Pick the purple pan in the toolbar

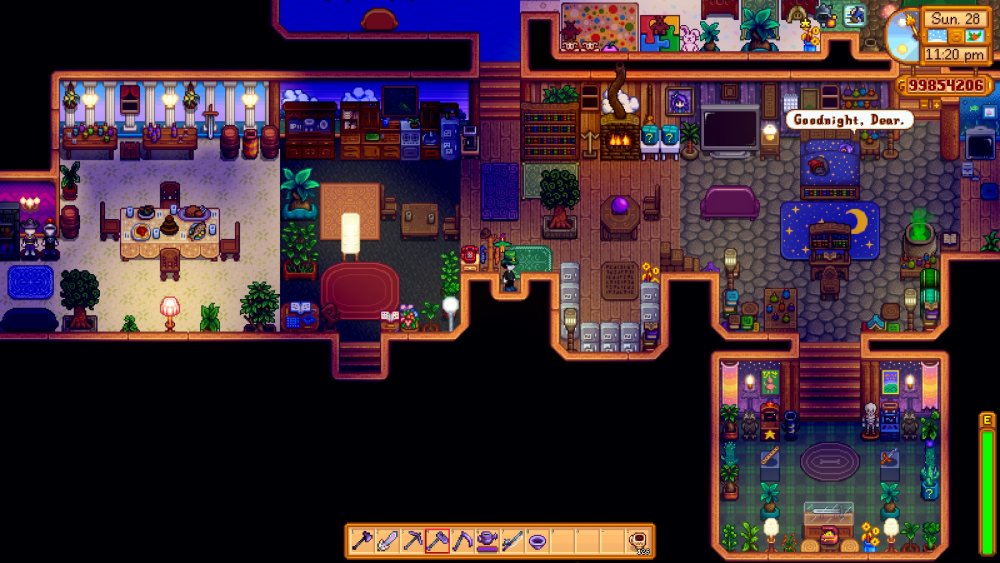coord(537,541)
